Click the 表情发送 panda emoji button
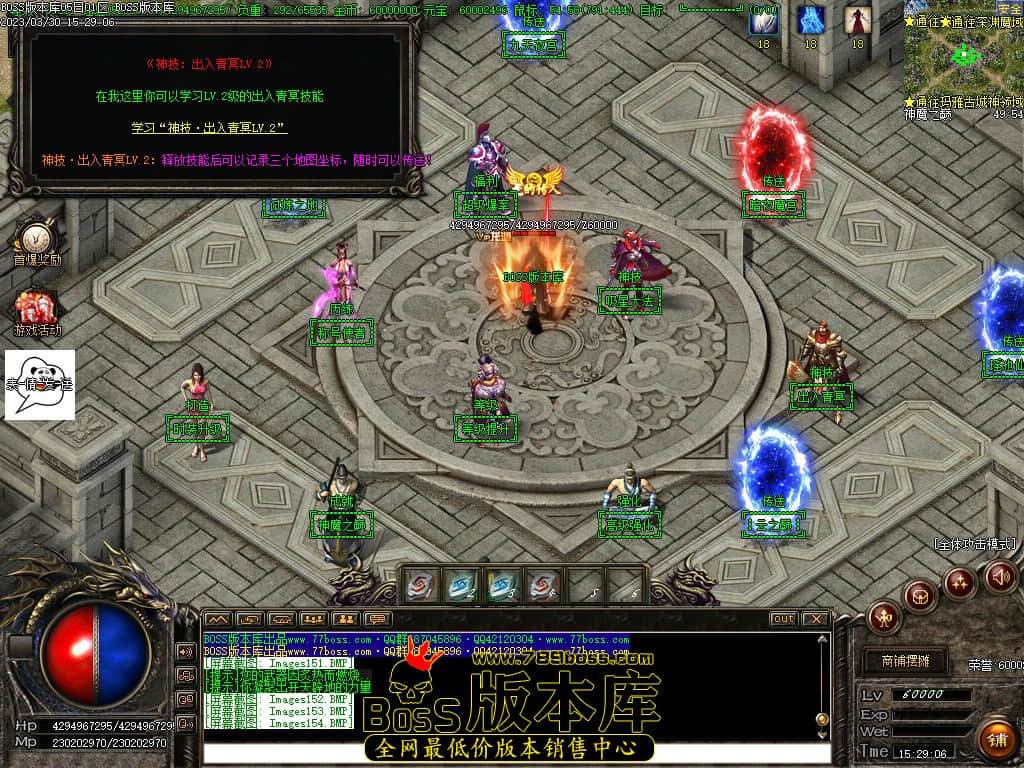1024x768 pixels. [39, 385]
